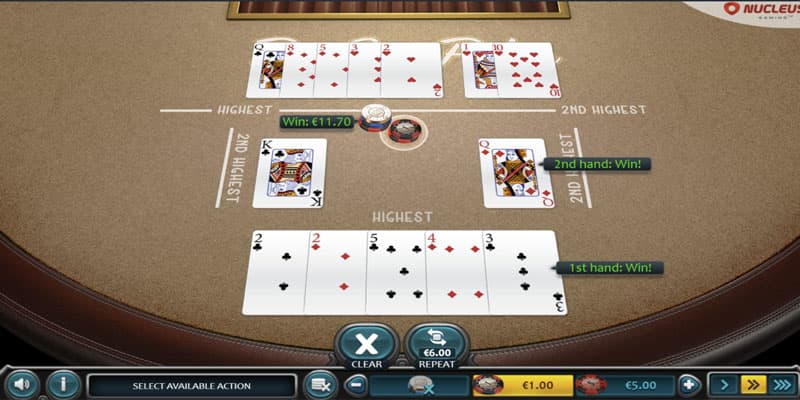Select the chip removal eraser tool

pyautogui.click(x=422, y=385)
